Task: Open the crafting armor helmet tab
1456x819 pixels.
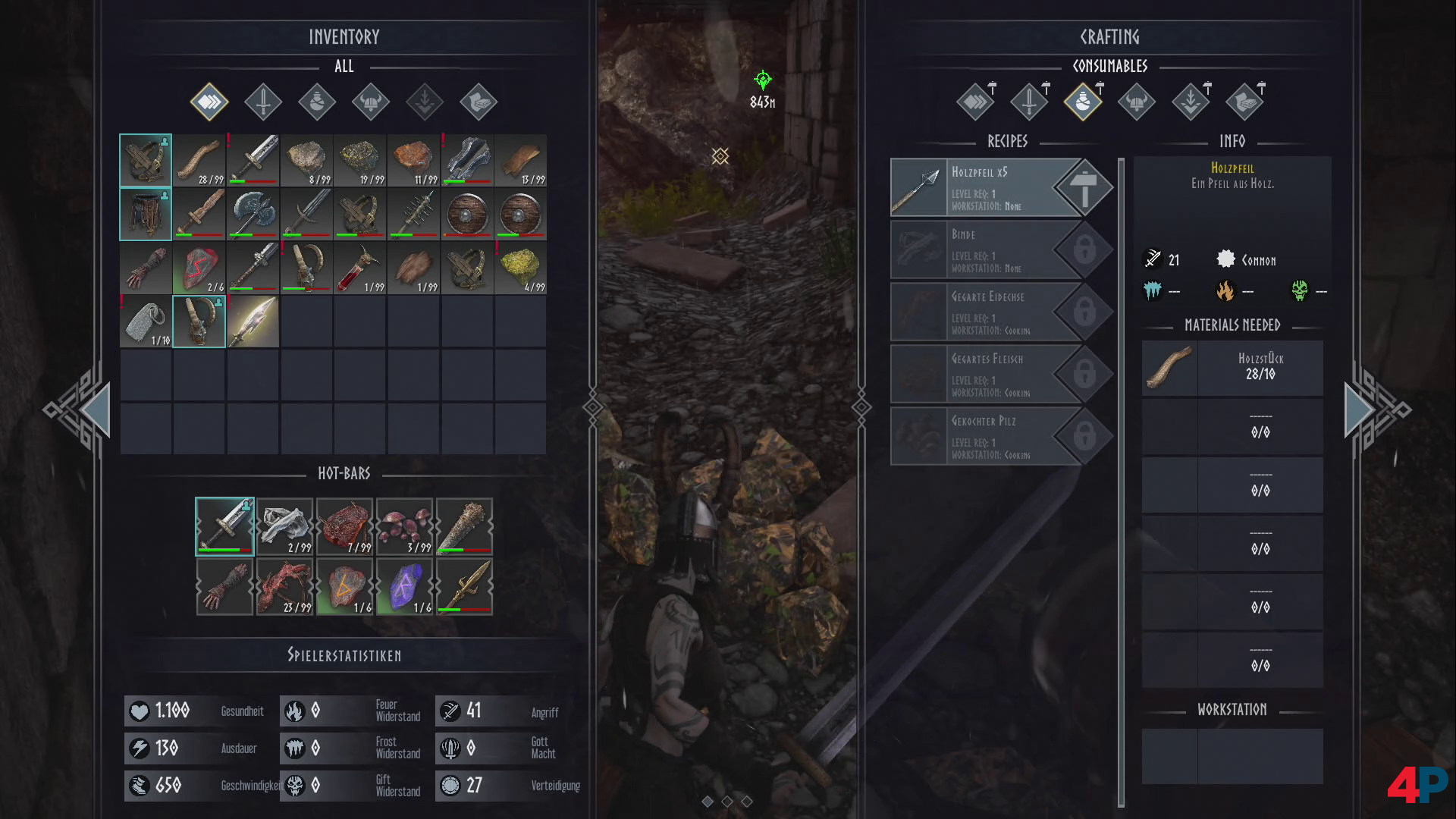Action: point(1137,102)
